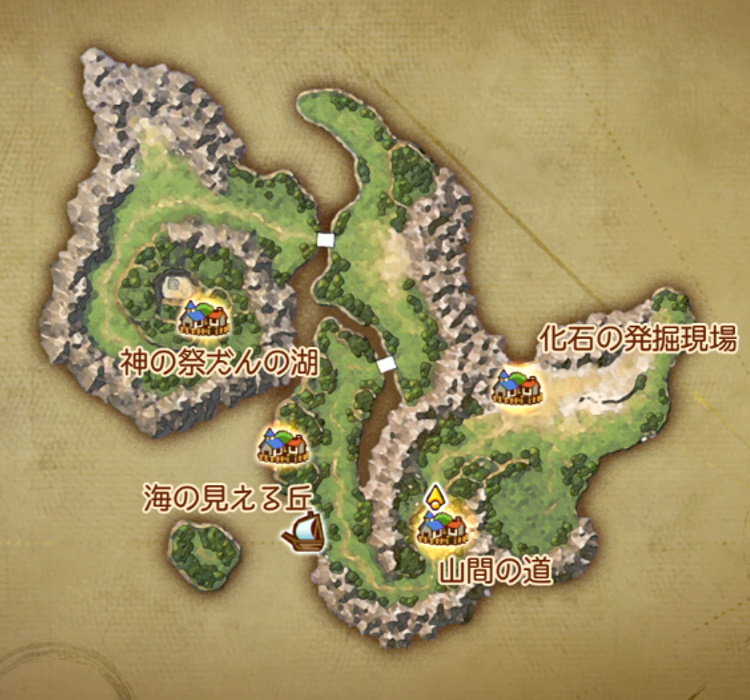Select the sailing ship icon

pyautogui.click(x=304, y=533)
